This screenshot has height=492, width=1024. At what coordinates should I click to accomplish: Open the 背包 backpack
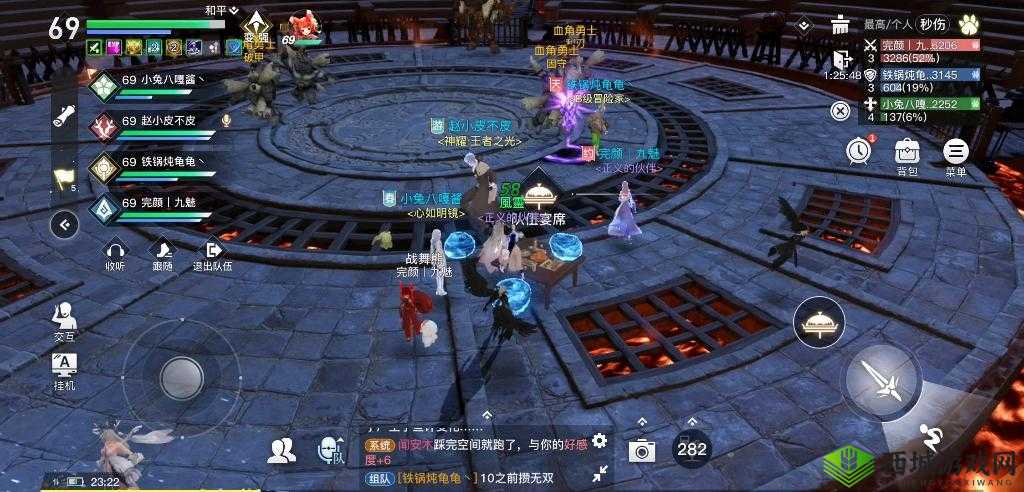[x=907, y=153]
